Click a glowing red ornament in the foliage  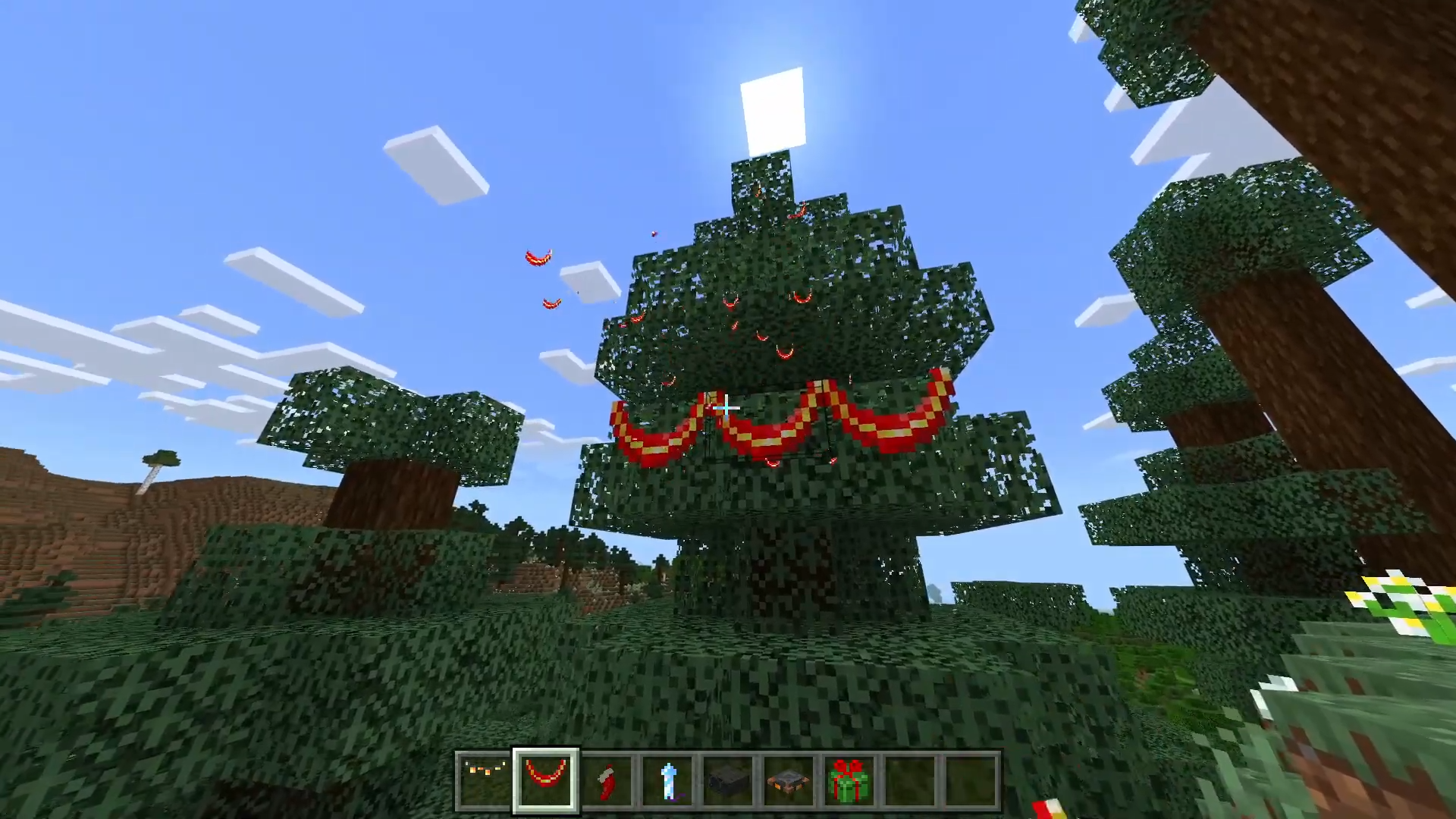[802, 298]
